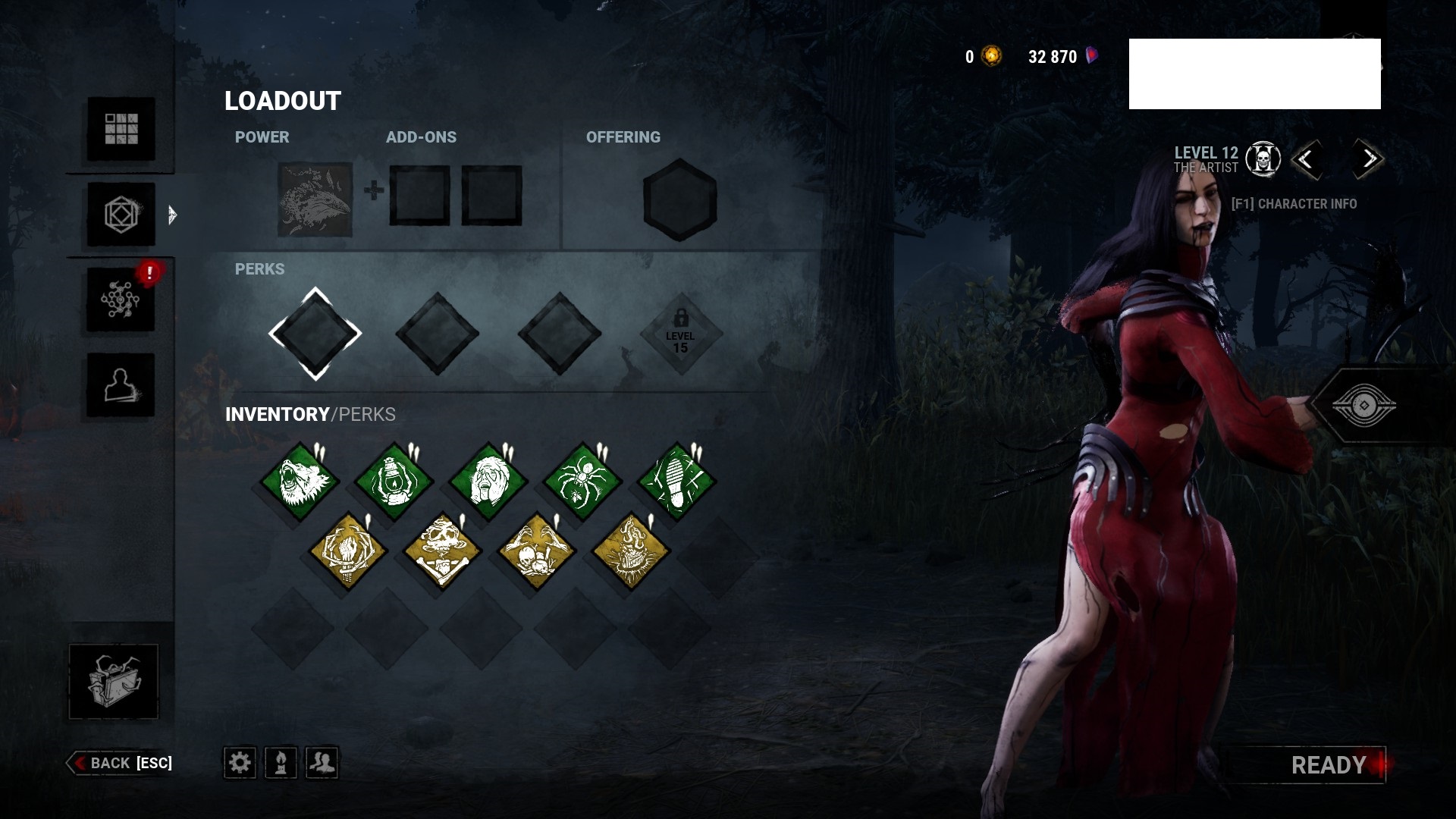Open the social players icon at bottom
This screenshot has width=1456, height=819.
[323, 764]
